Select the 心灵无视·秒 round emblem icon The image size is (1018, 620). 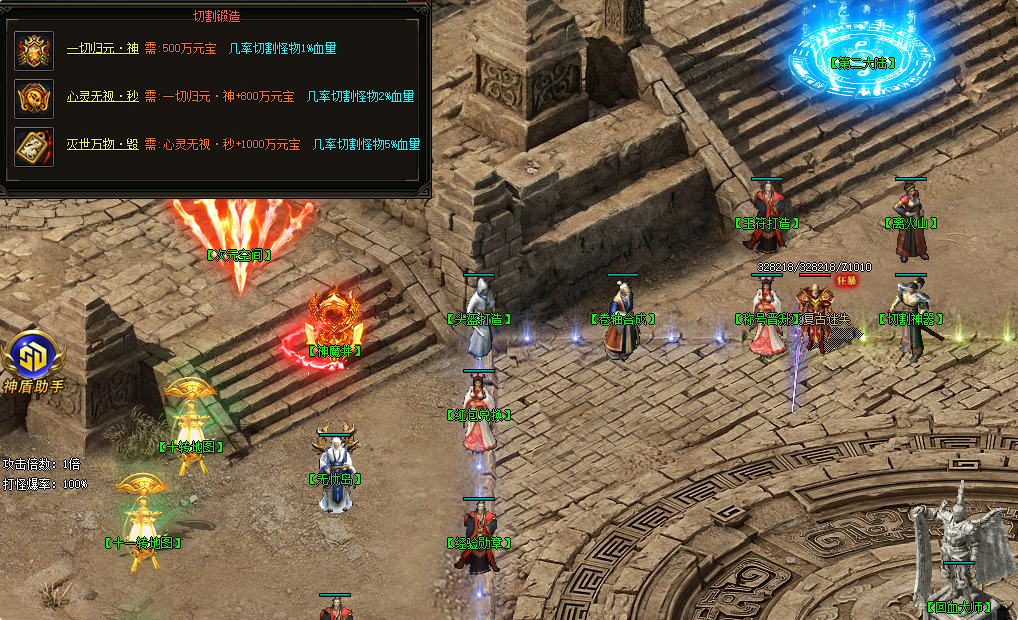tap(34, 98)
